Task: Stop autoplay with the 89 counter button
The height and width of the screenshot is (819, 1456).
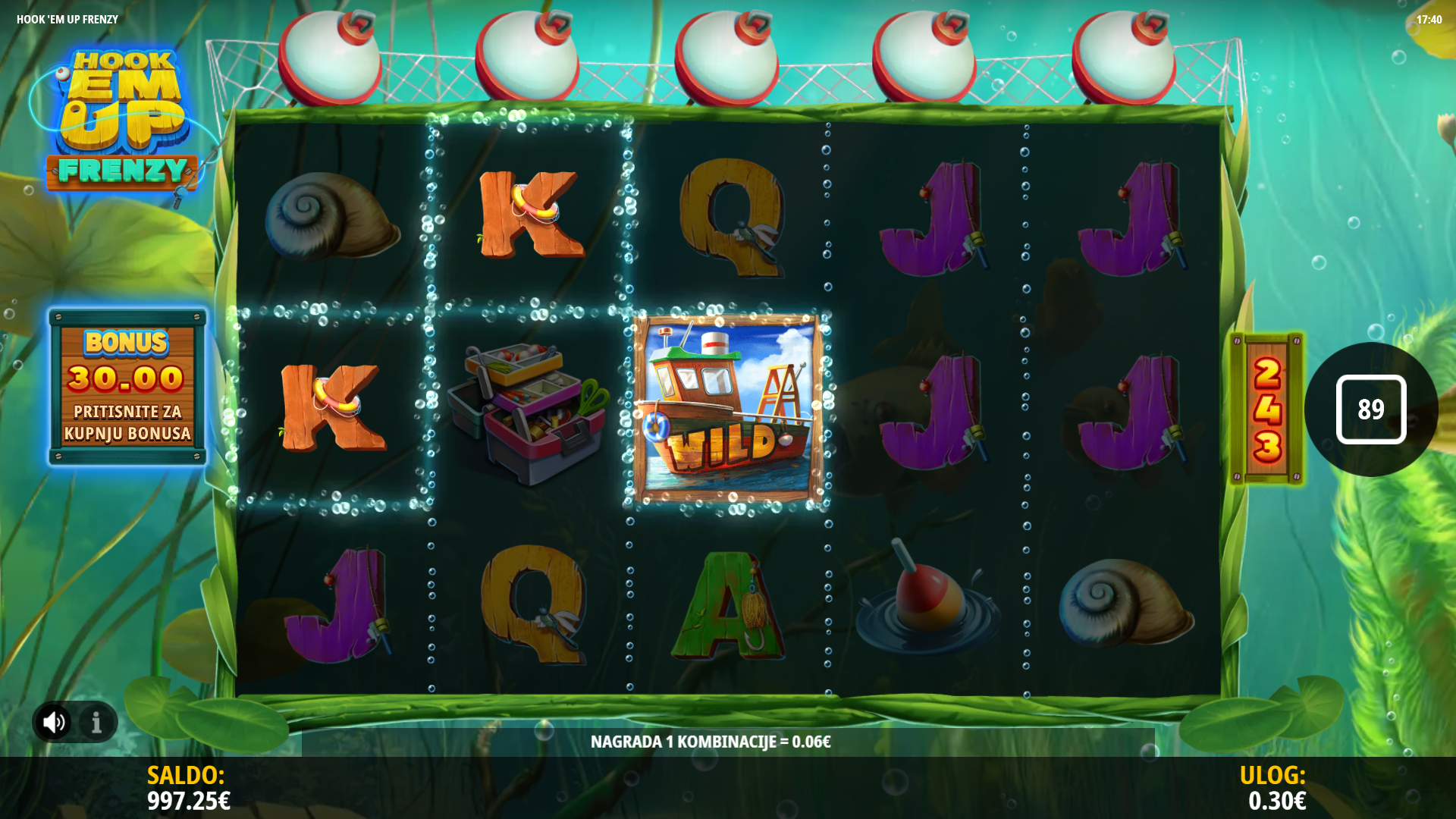Action: click(x=1370, y=409)
